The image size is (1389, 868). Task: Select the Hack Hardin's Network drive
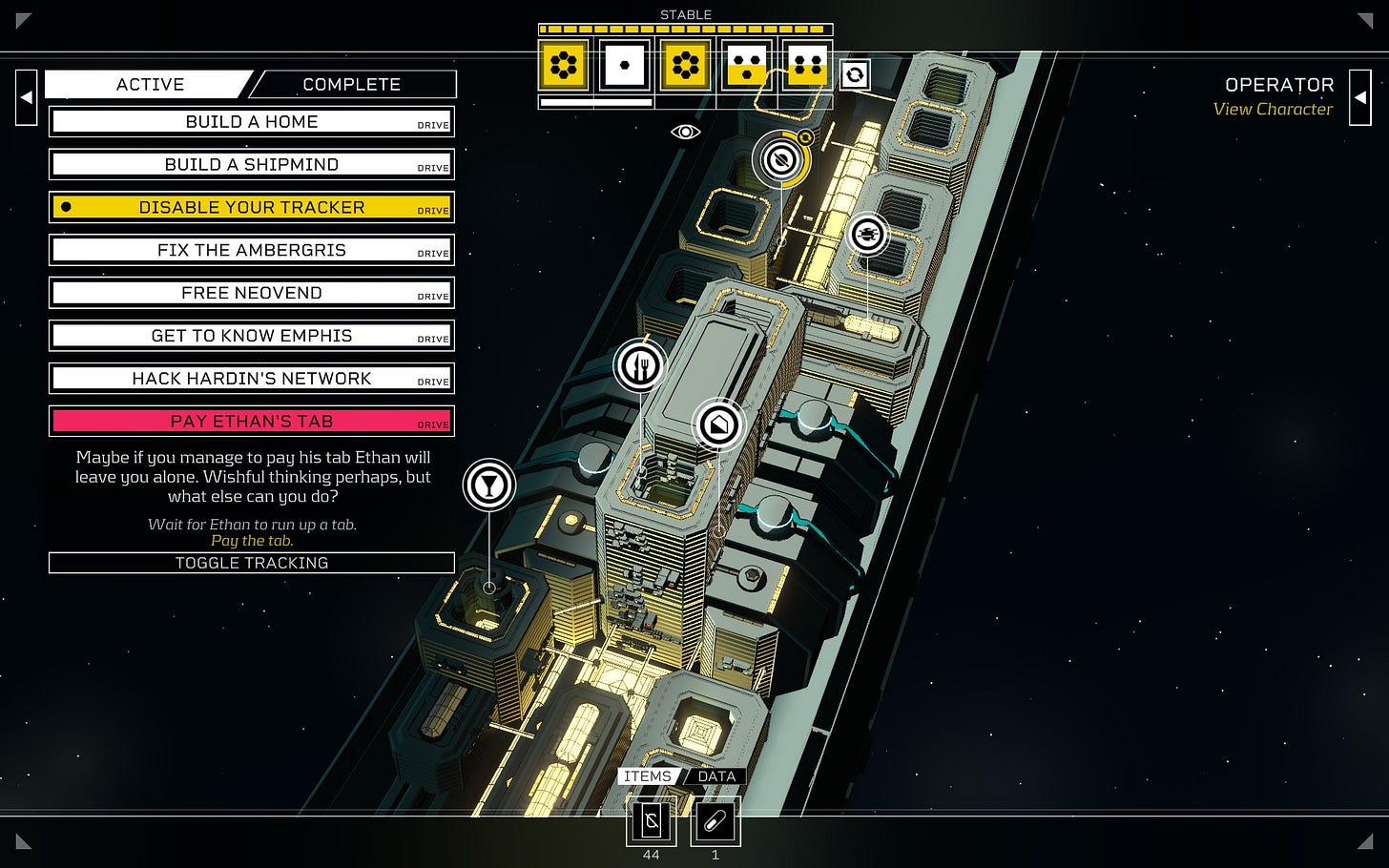[252, 380]
